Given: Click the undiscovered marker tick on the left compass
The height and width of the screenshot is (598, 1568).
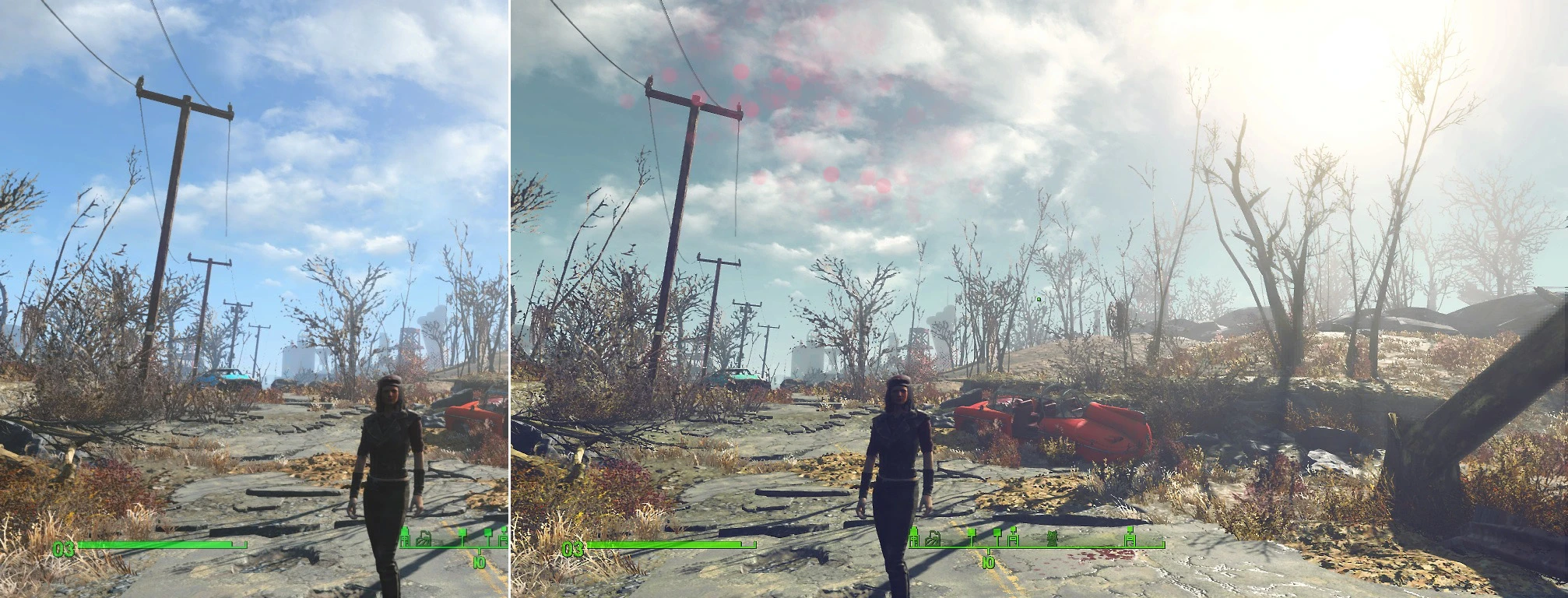Looking at the screenshot, I should click(462, 537).
